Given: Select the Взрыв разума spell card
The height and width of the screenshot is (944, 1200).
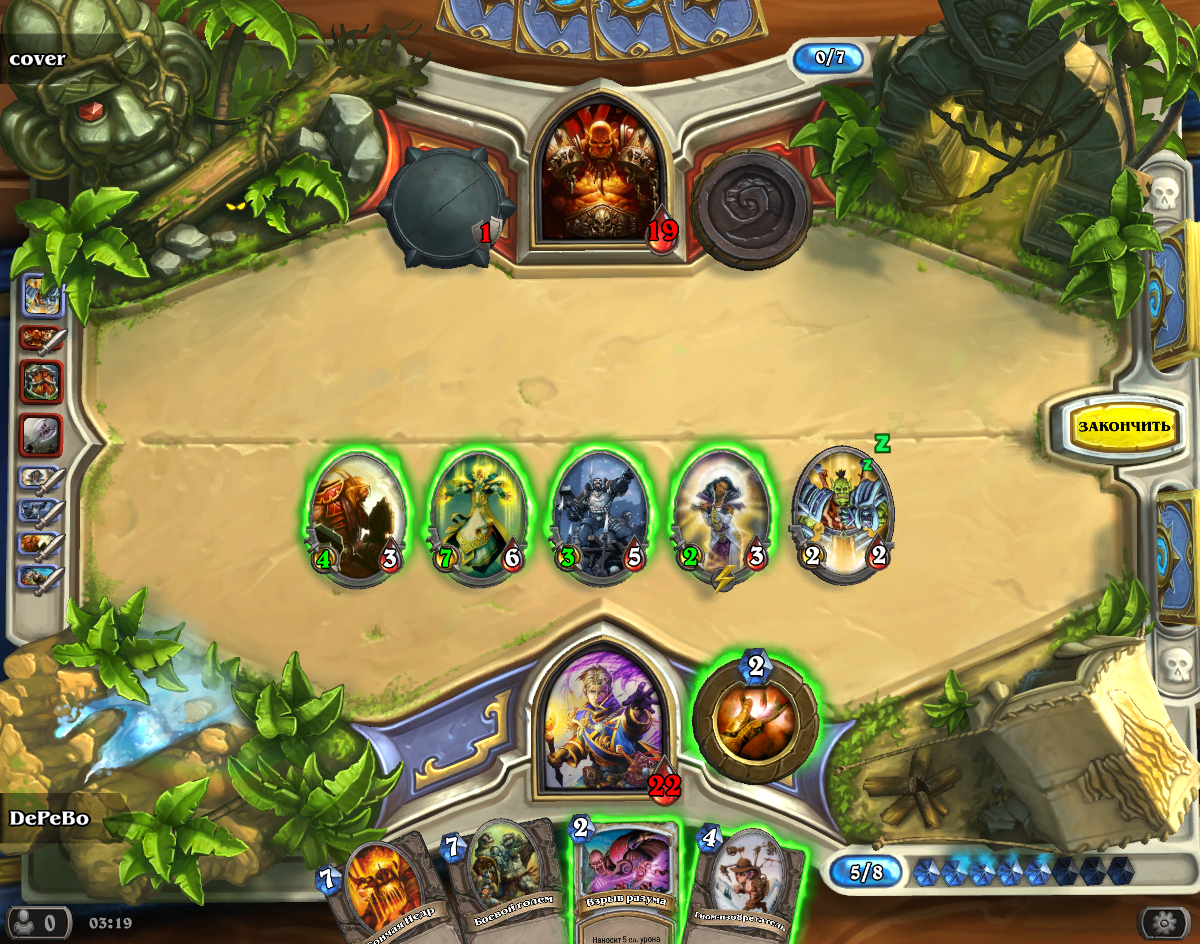Looking at the screenshot, I should point(624,880).
